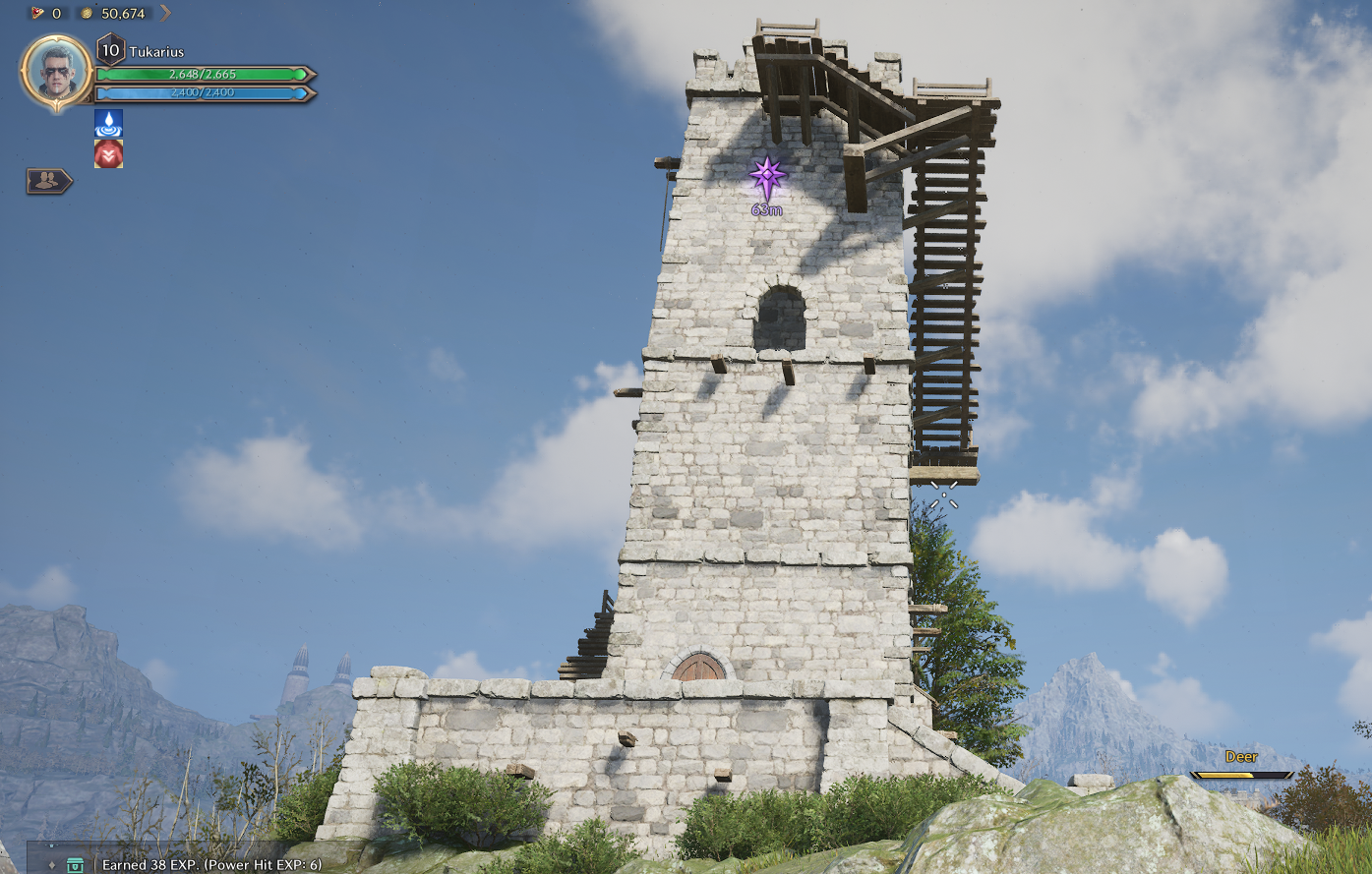The height and width of the screenshot is (874, 1372).
Task: Click the teal chest icon in chat
Action: point(75,865)
